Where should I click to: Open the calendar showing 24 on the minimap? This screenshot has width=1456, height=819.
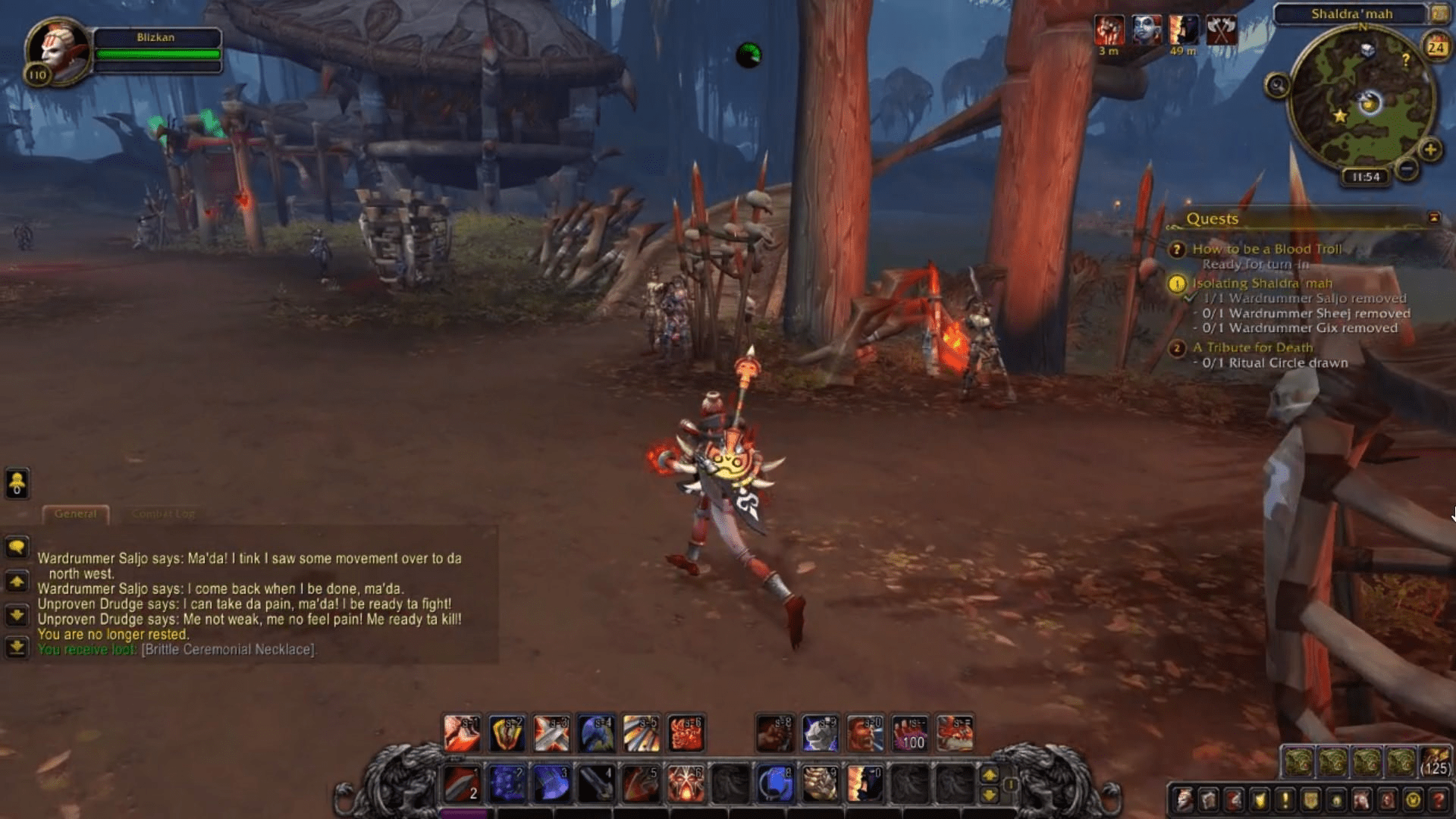click(1436, 48)
